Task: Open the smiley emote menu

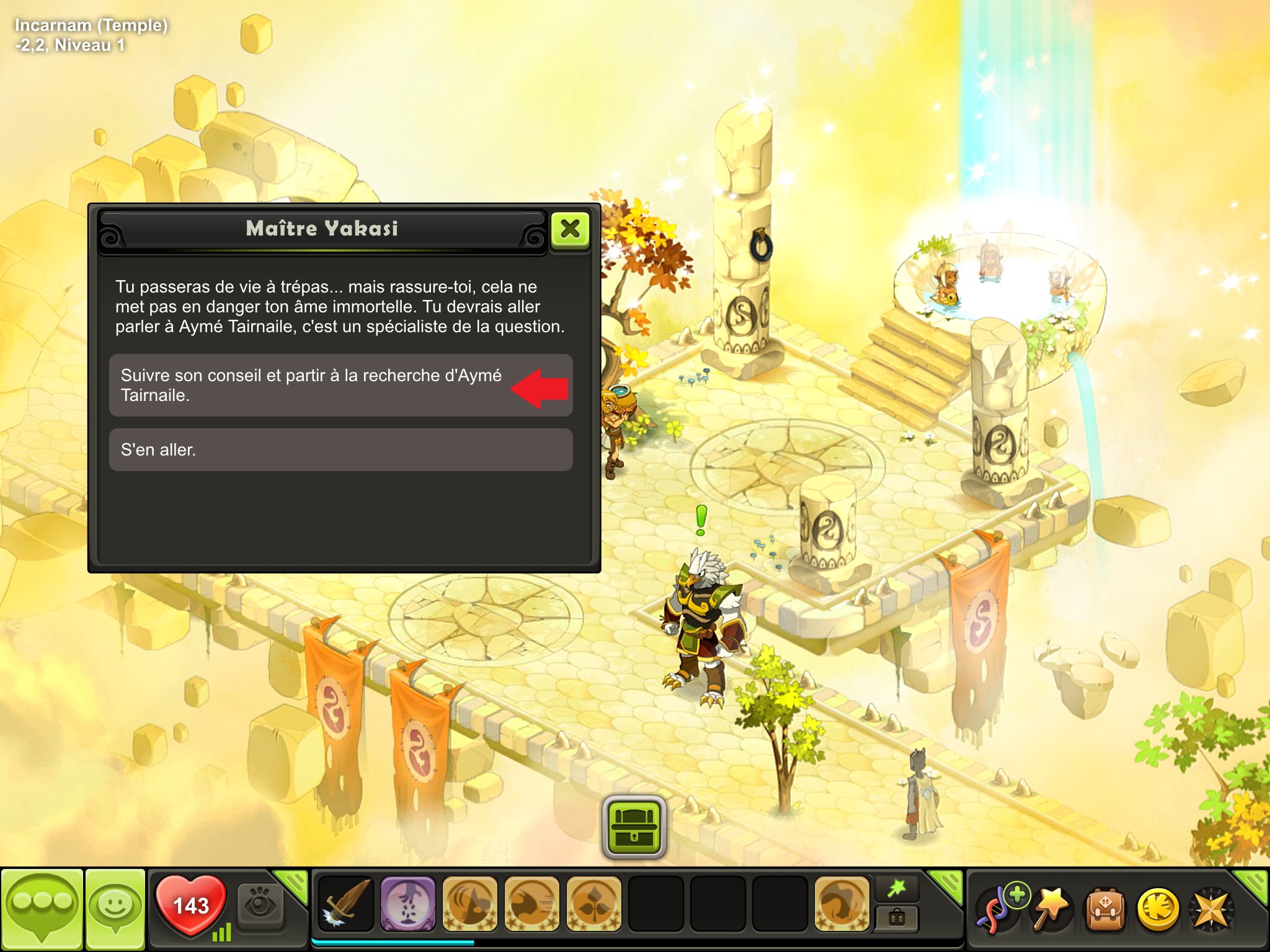Action: [x=115, y=909]
